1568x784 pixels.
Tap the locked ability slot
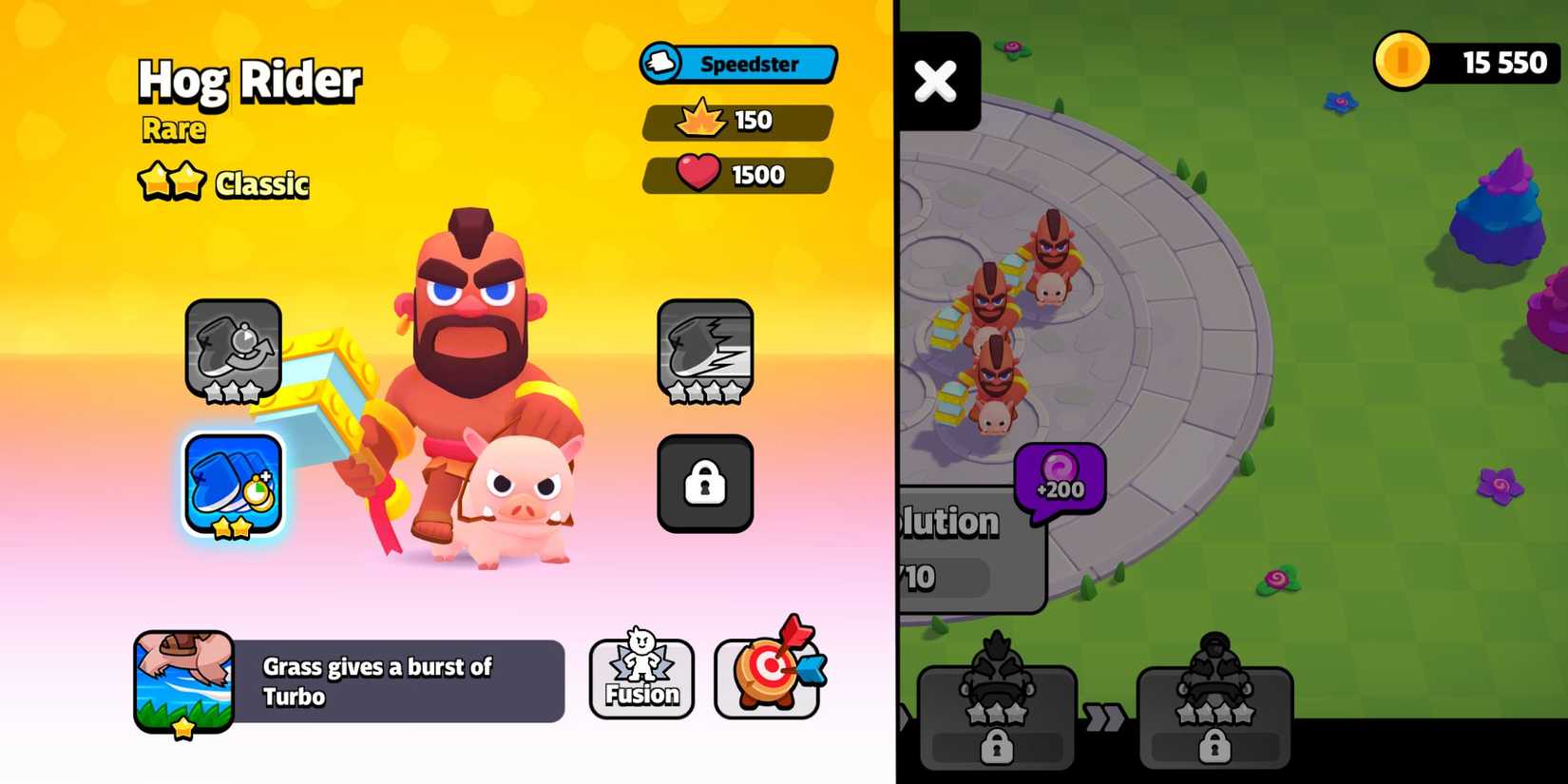704,482
